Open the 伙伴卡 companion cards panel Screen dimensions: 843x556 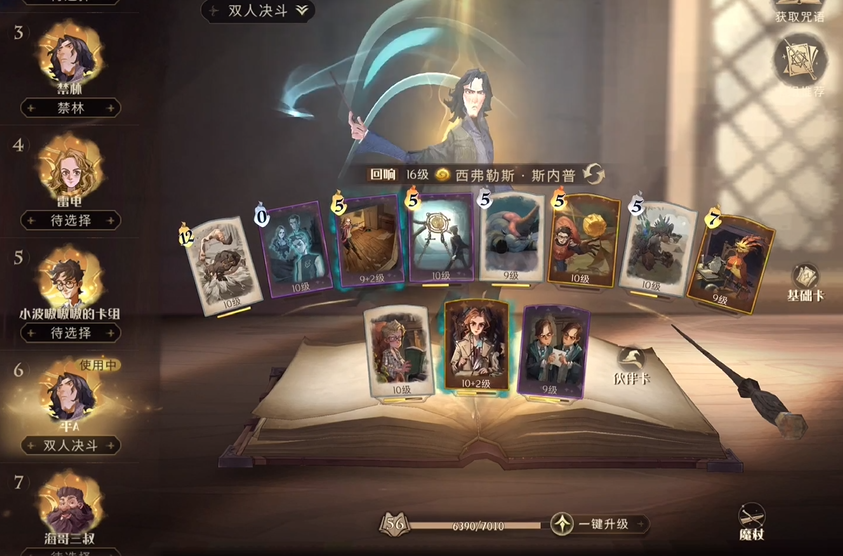coord(632,367)
